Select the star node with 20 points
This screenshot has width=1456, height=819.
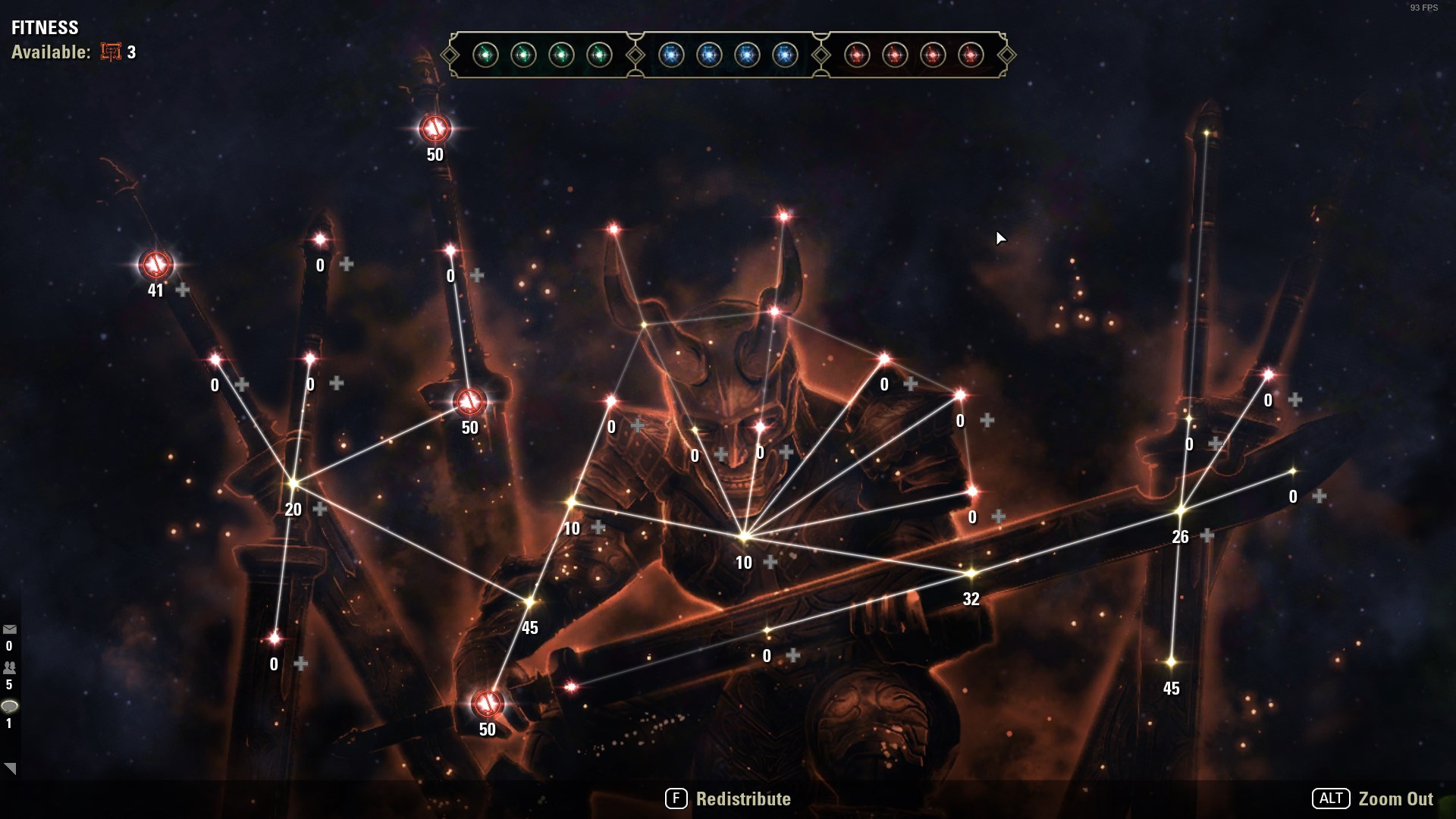point(293,482)
